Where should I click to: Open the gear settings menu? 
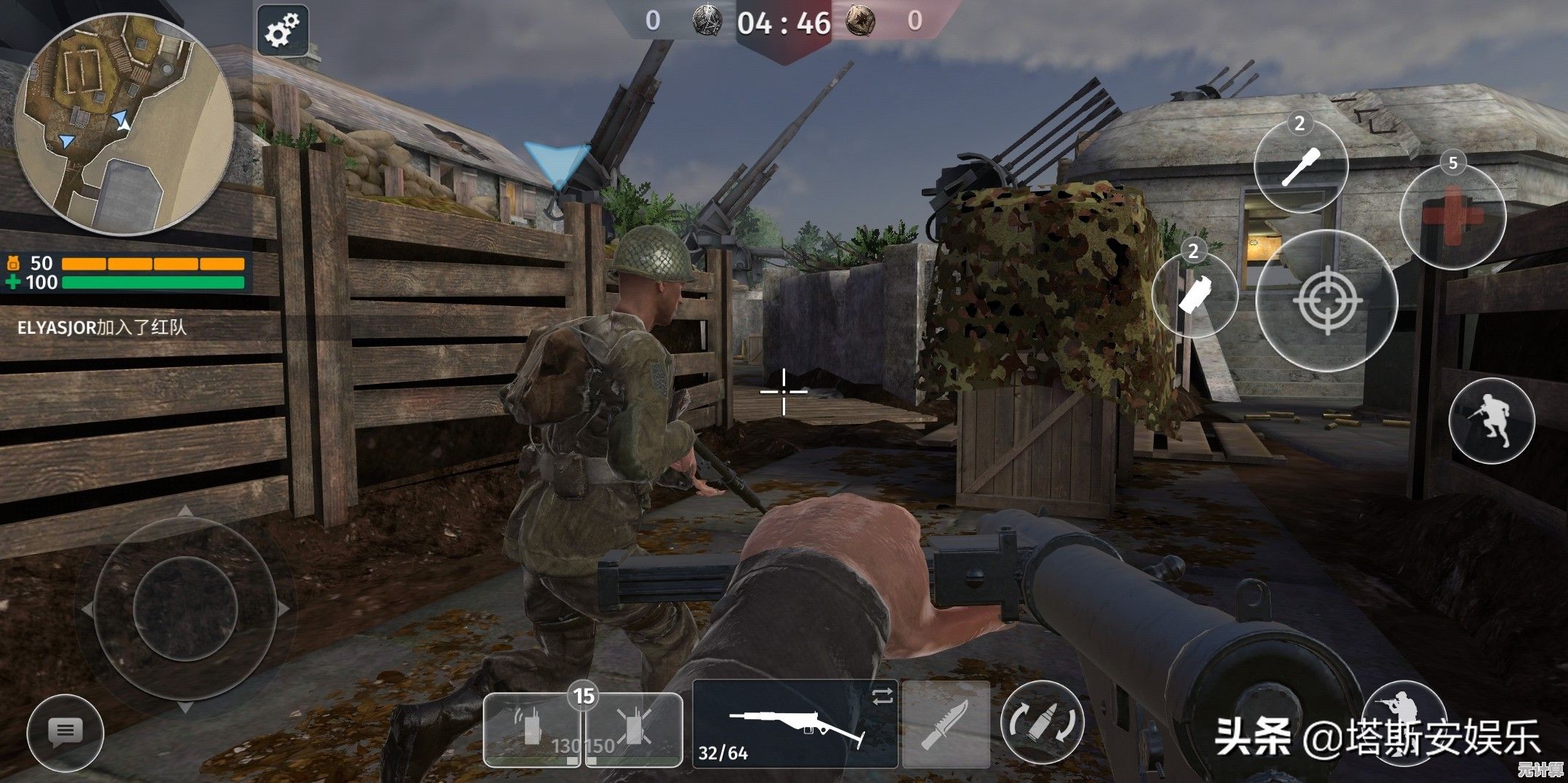click(x=282, y=31)
